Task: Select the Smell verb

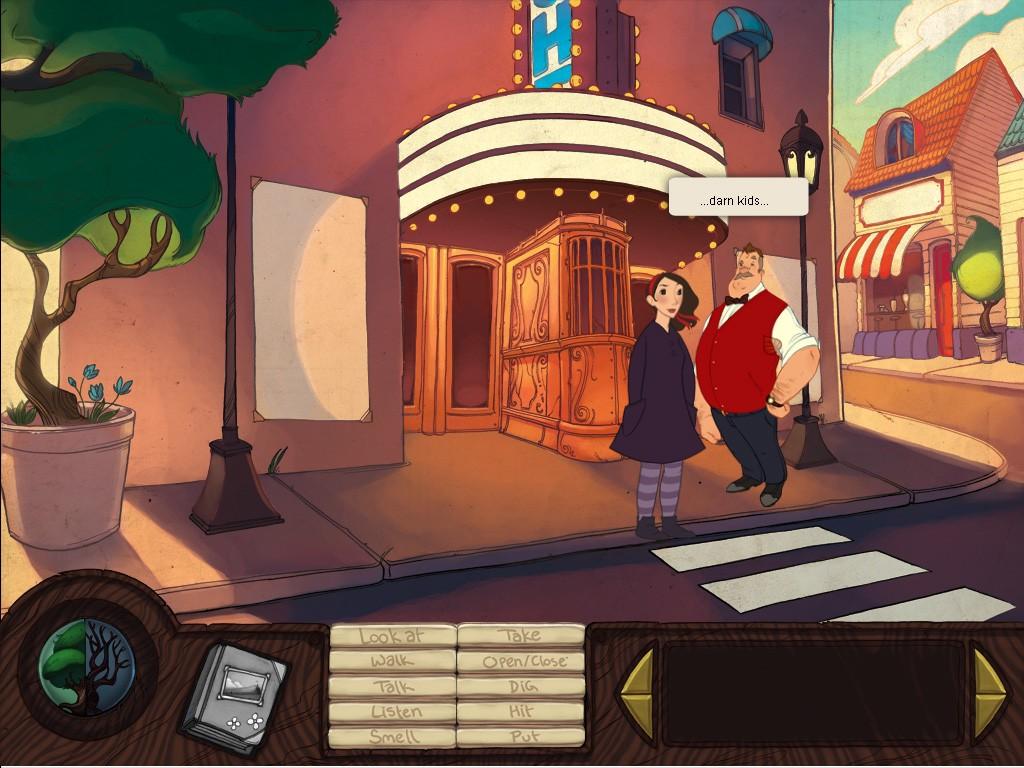Action: pos(392,737)
